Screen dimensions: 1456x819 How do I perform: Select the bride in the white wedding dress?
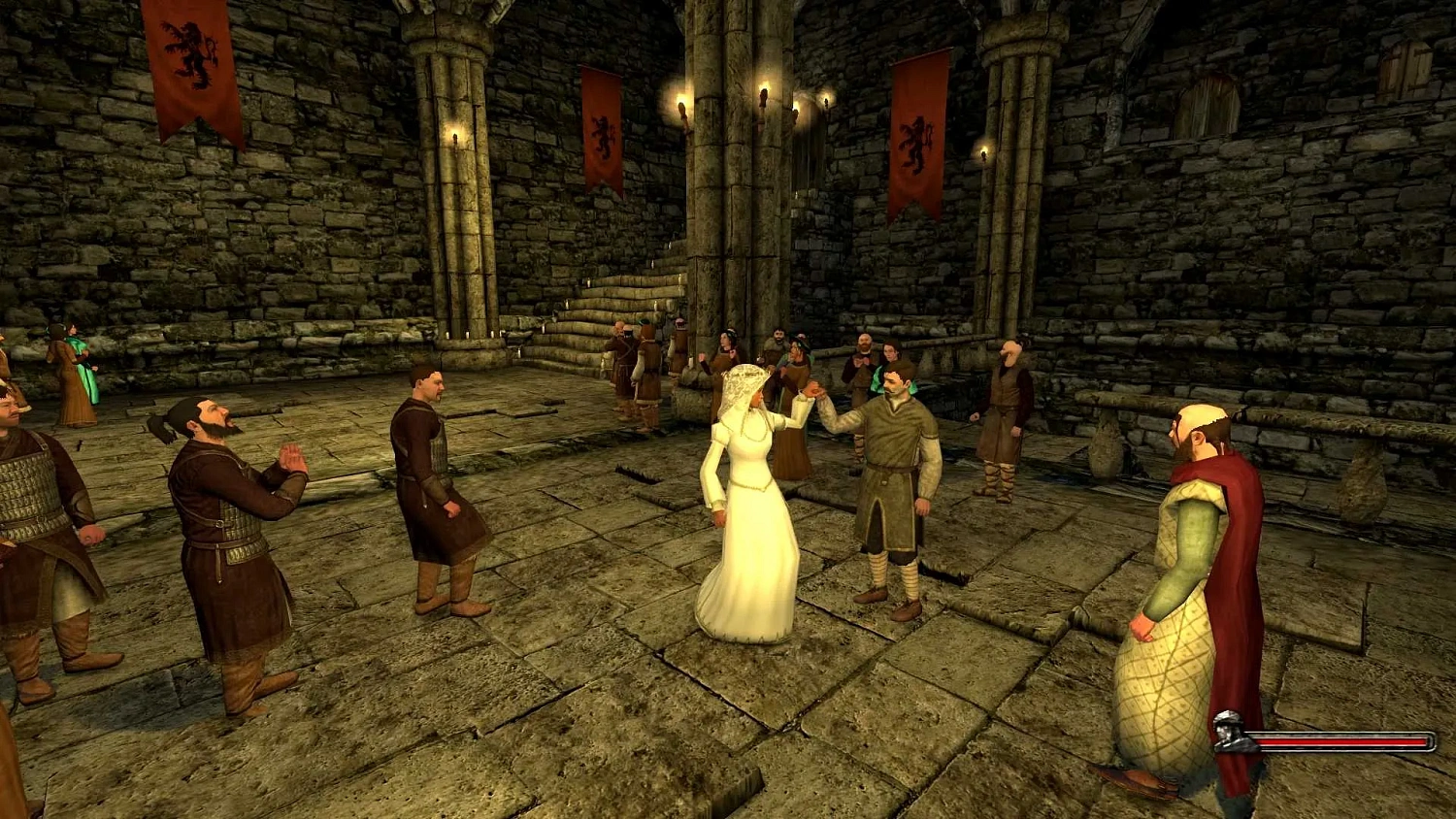tap(747, 485)
